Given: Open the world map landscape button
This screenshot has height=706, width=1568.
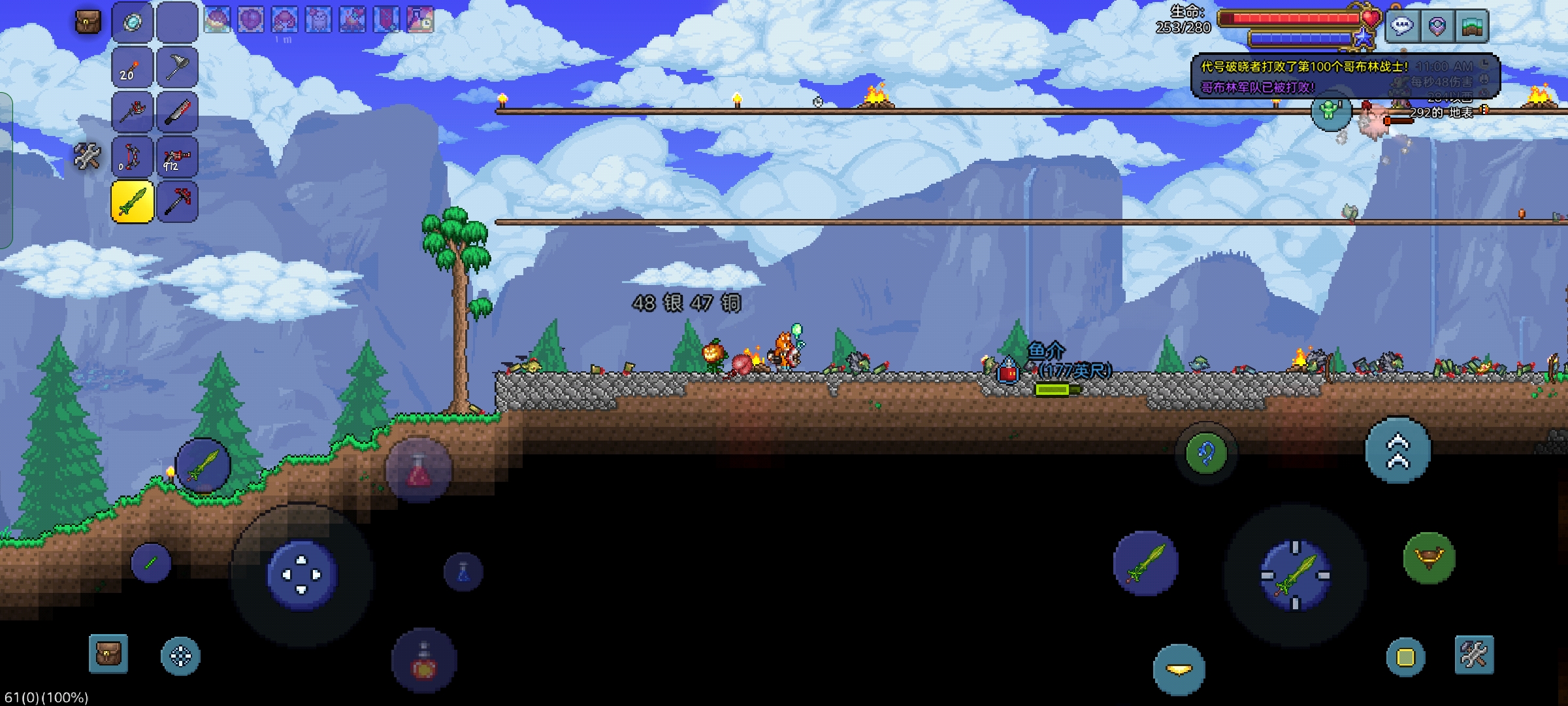Looking at the screenshot, I should click(x=1472, y=26).
